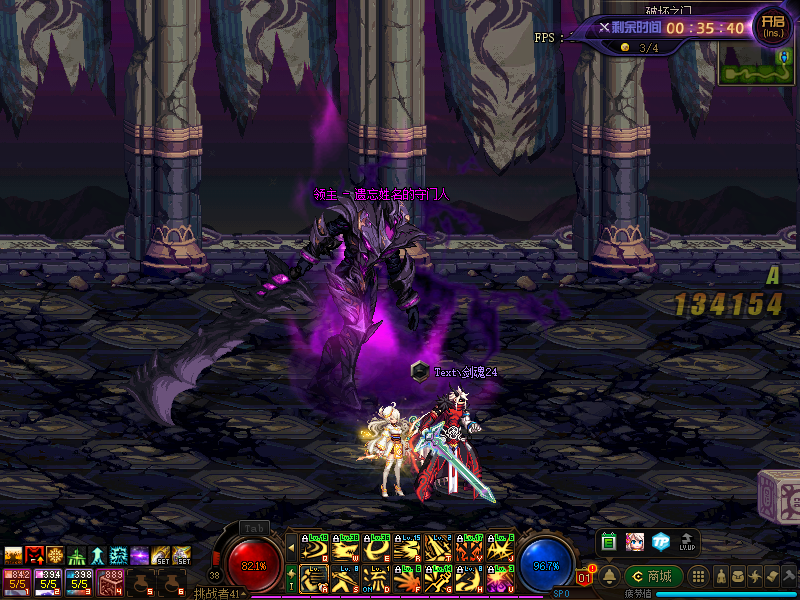
Task: Click the left arrow beside the skill bar
Action: (x=291, y=546)
